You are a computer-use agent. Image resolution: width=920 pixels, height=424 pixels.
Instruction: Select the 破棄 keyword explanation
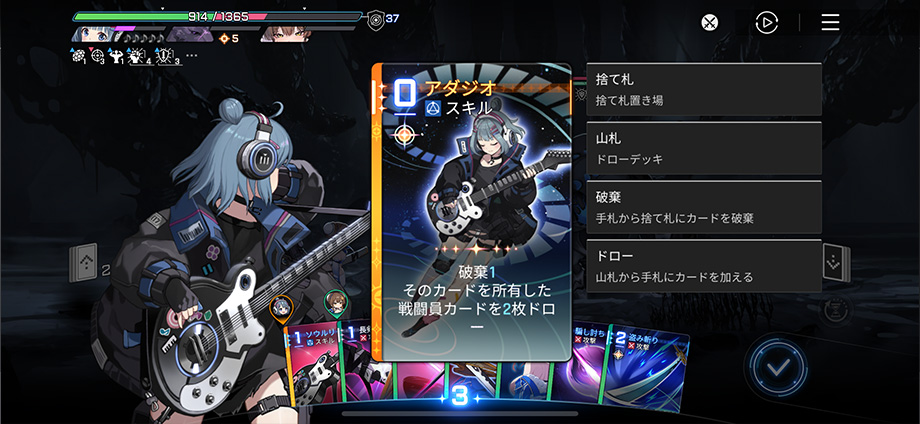[x=704, y=207]
